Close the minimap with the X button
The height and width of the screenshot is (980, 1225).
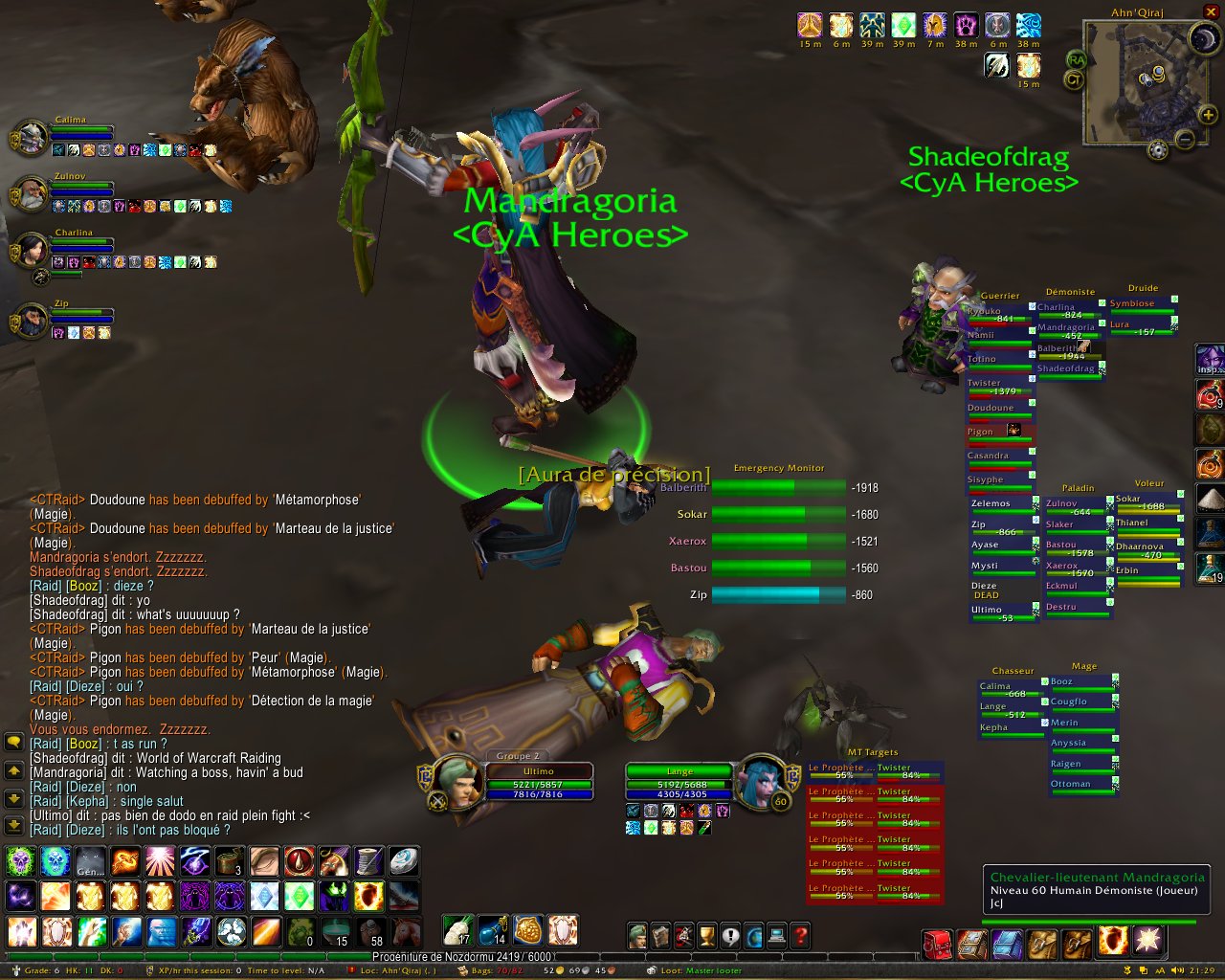1211,11
